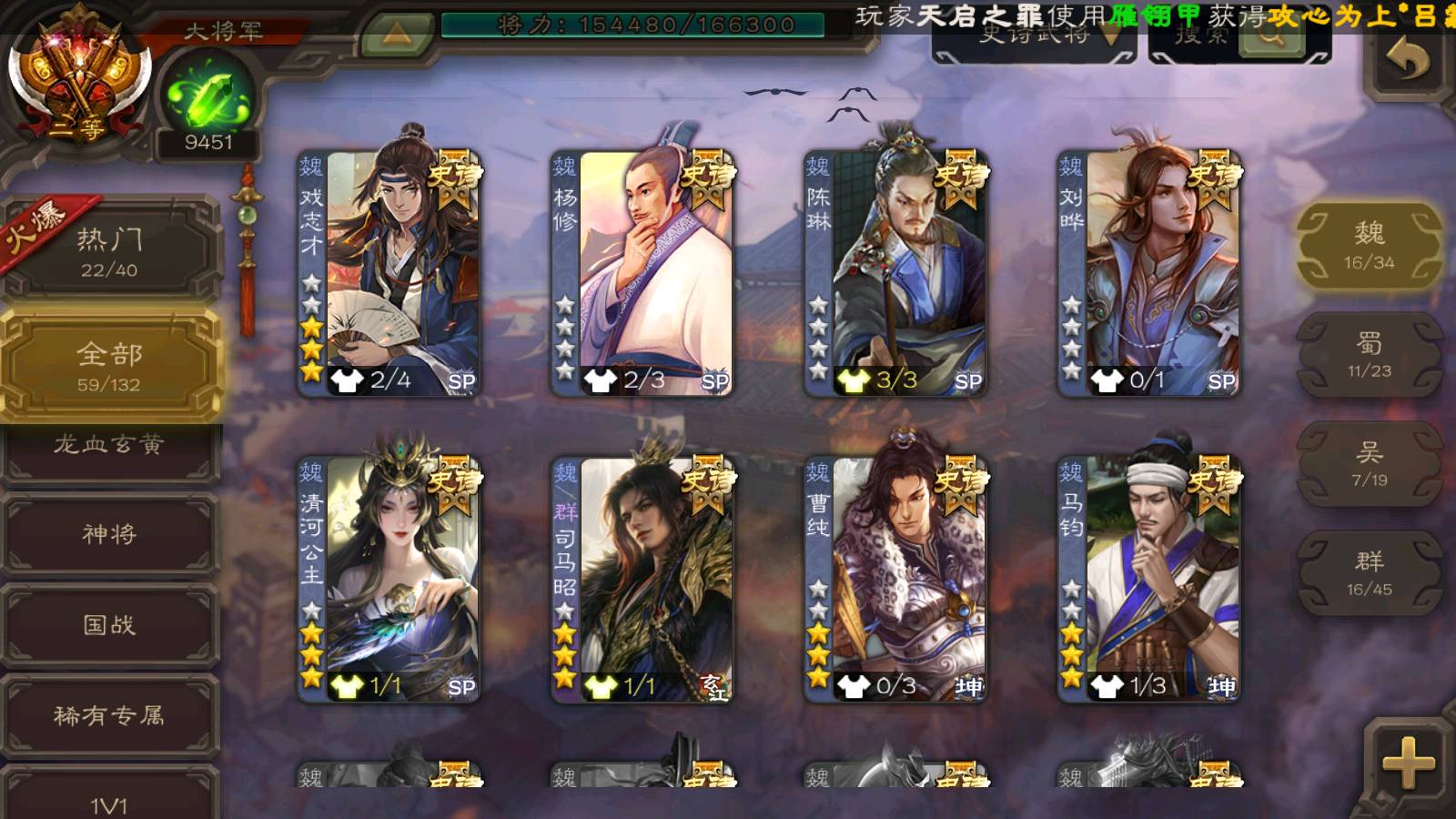Show the 国战 category
Screen dimensions: 1456x819
click(x=109, y=625)
